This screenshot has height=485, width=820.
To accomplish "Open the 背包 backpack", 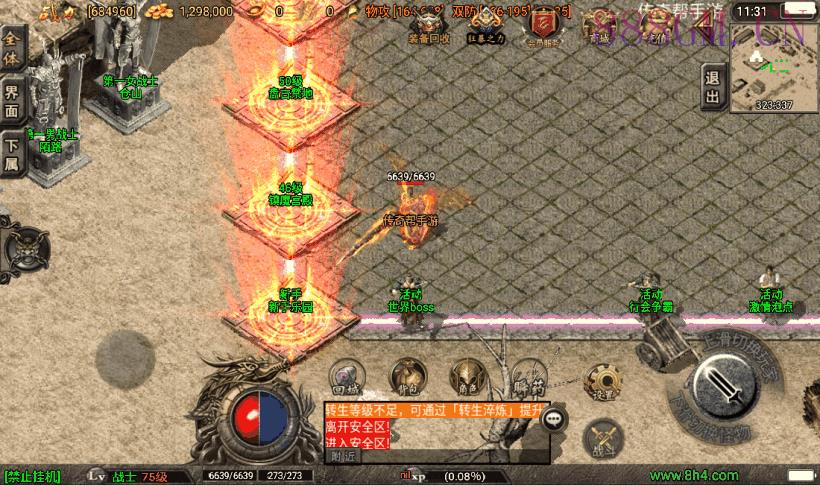I will point(405,377).
